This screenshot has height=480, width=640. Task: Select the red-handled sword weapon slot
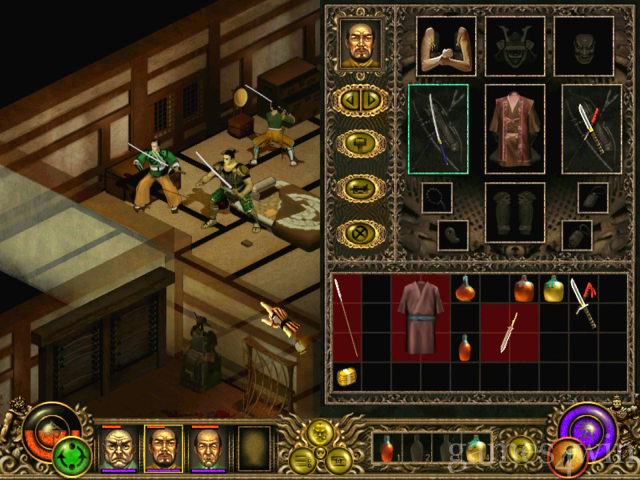[592, 129]
